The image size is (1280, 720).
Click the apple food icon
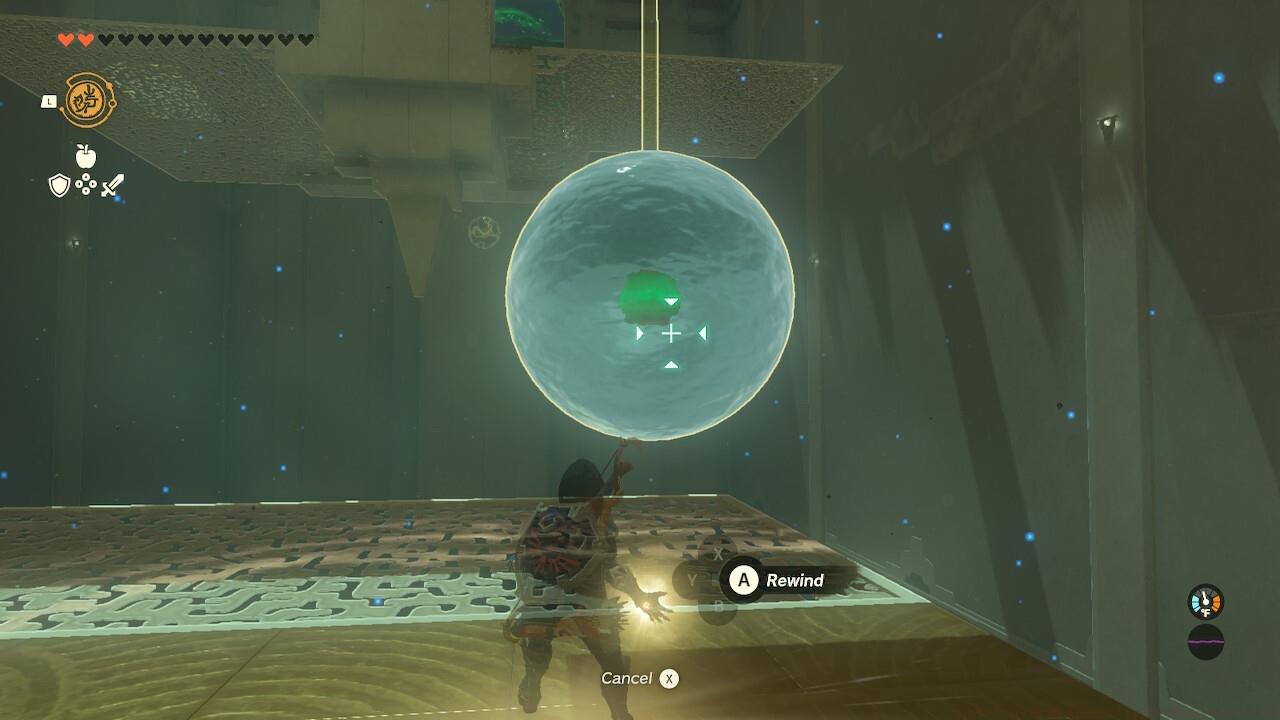86,156
